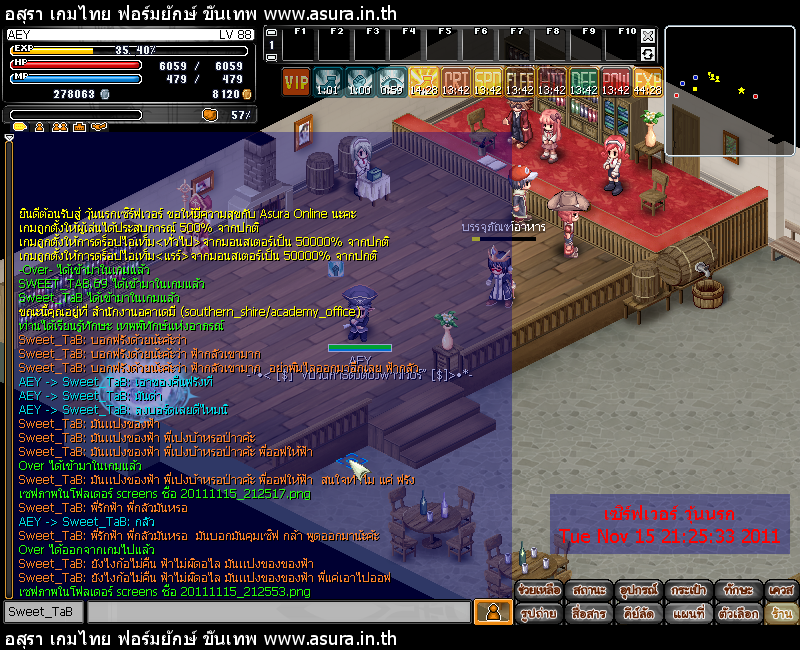The width and height of the screenshot is (800, 650).
Task: Open the ตัวเลือก options menu
Action: (x=739, y=612)
